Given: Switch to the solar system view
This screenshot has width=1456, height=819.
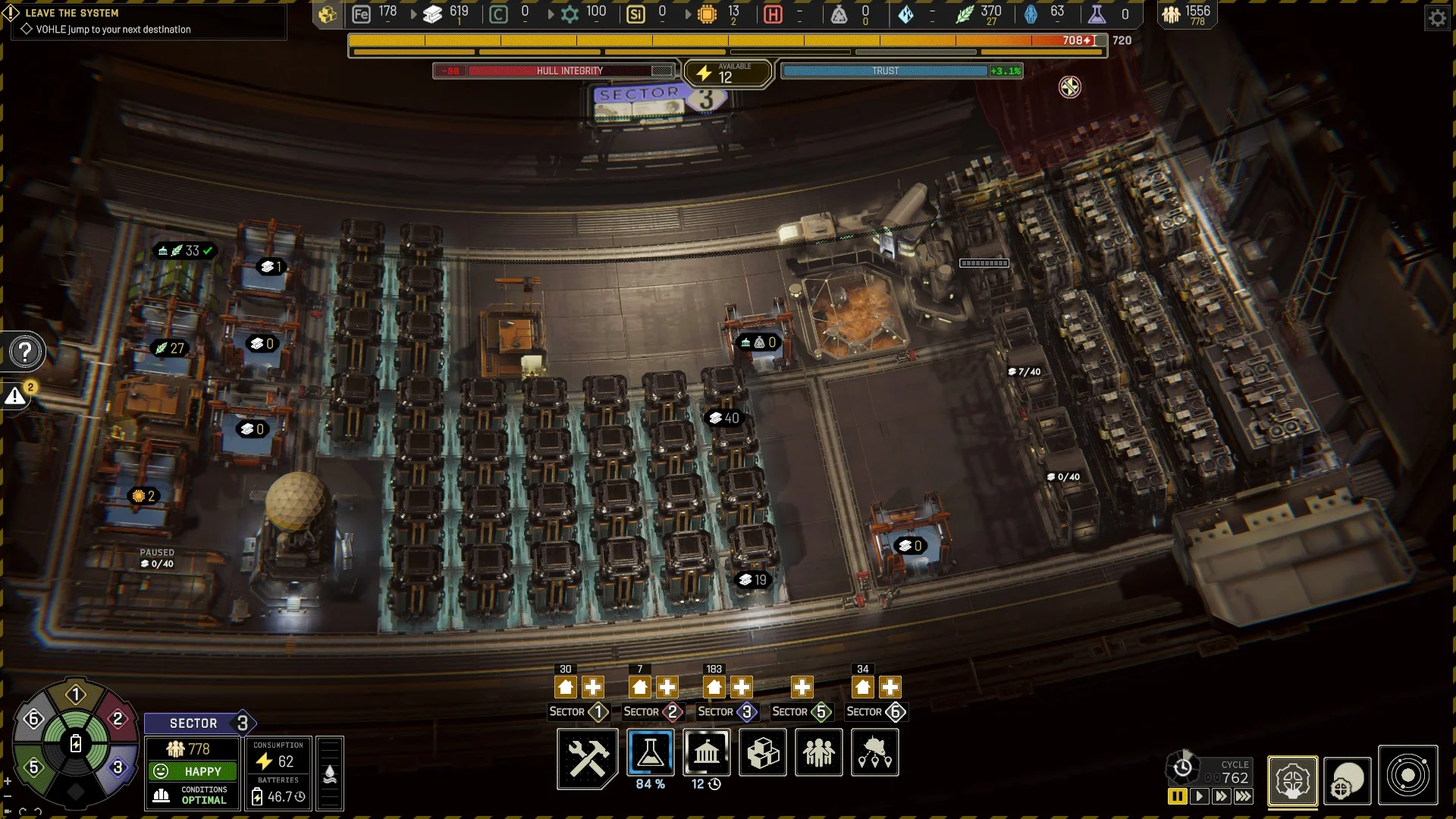Looking at the screenshot, I should click(1407, 776).
